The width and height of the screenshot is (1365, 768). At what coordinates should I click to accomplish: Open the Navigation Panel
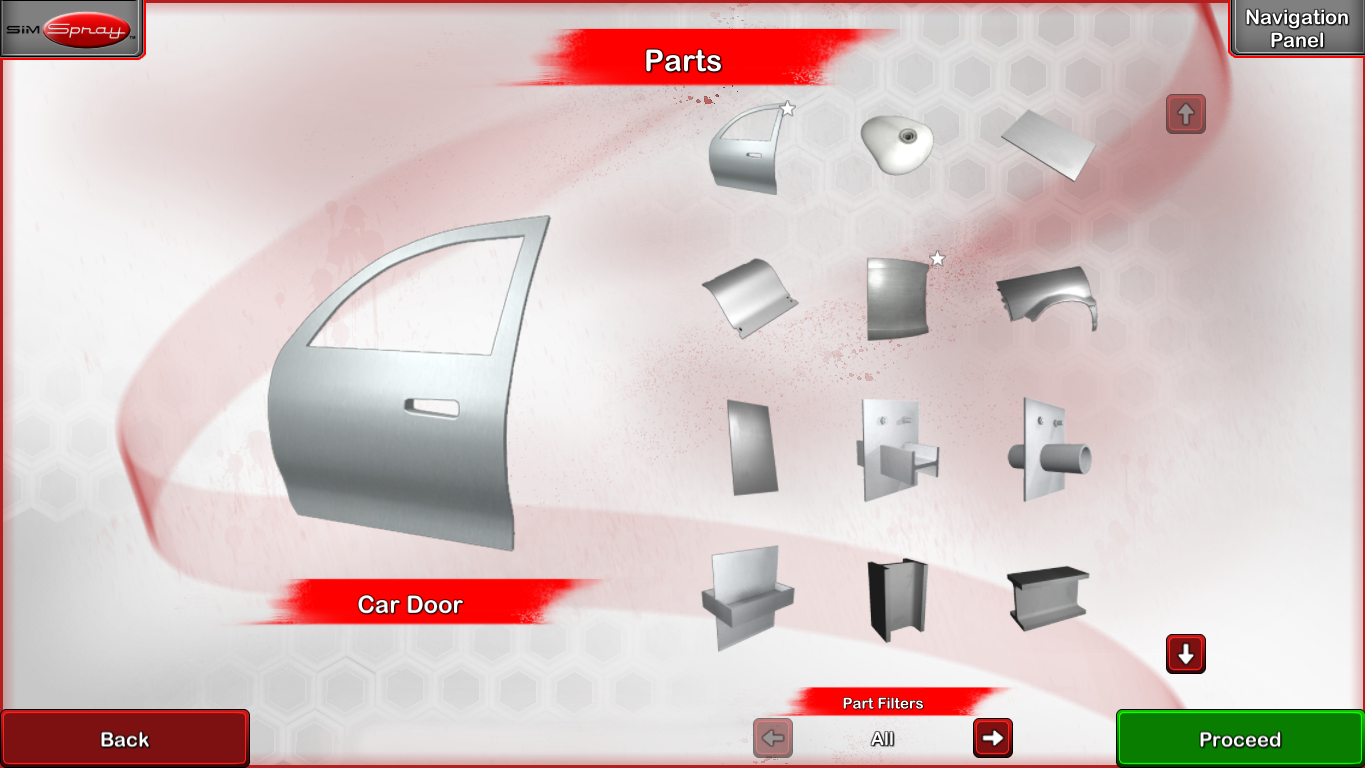(x=1297, y=27)
